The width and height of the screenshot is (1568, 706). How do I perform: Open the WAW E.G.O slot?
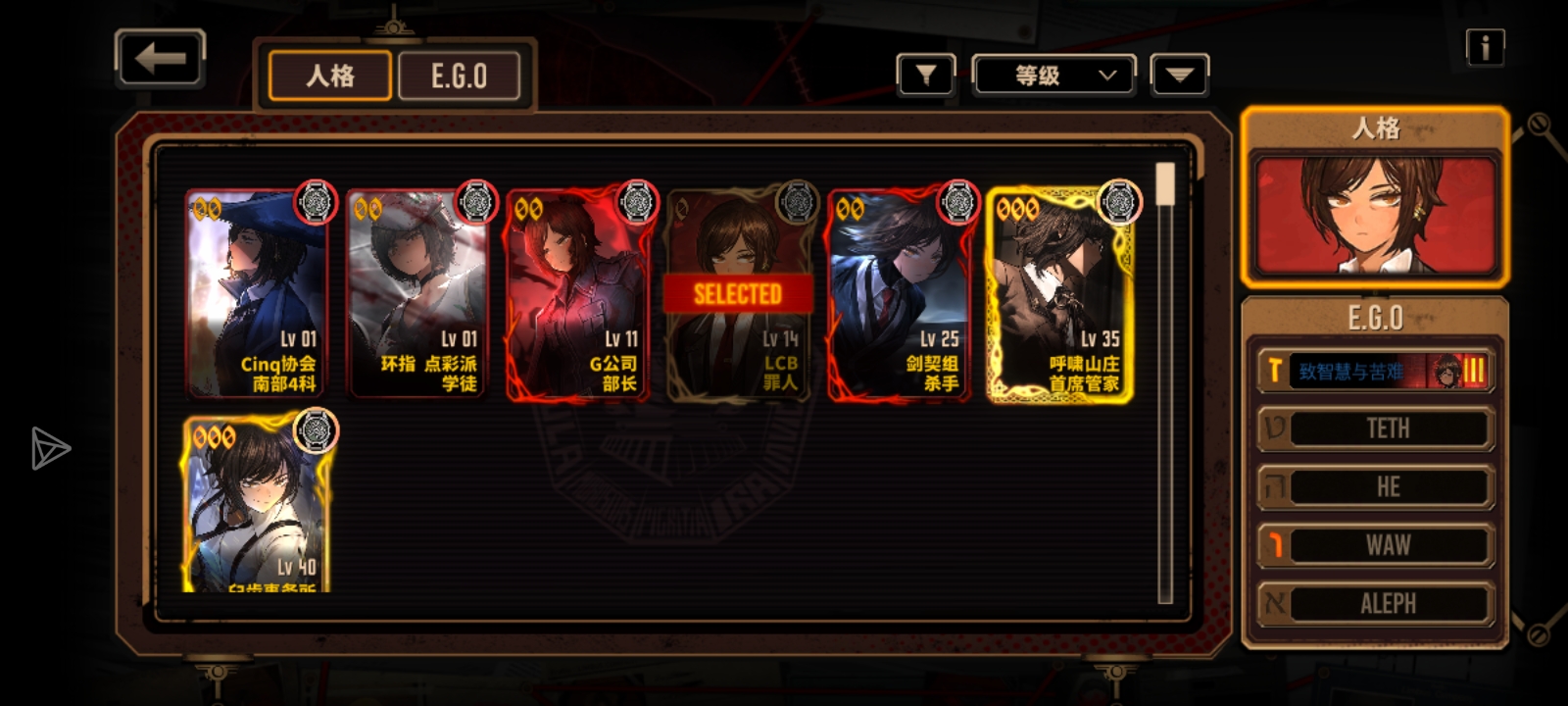(x=1375, y=545)
